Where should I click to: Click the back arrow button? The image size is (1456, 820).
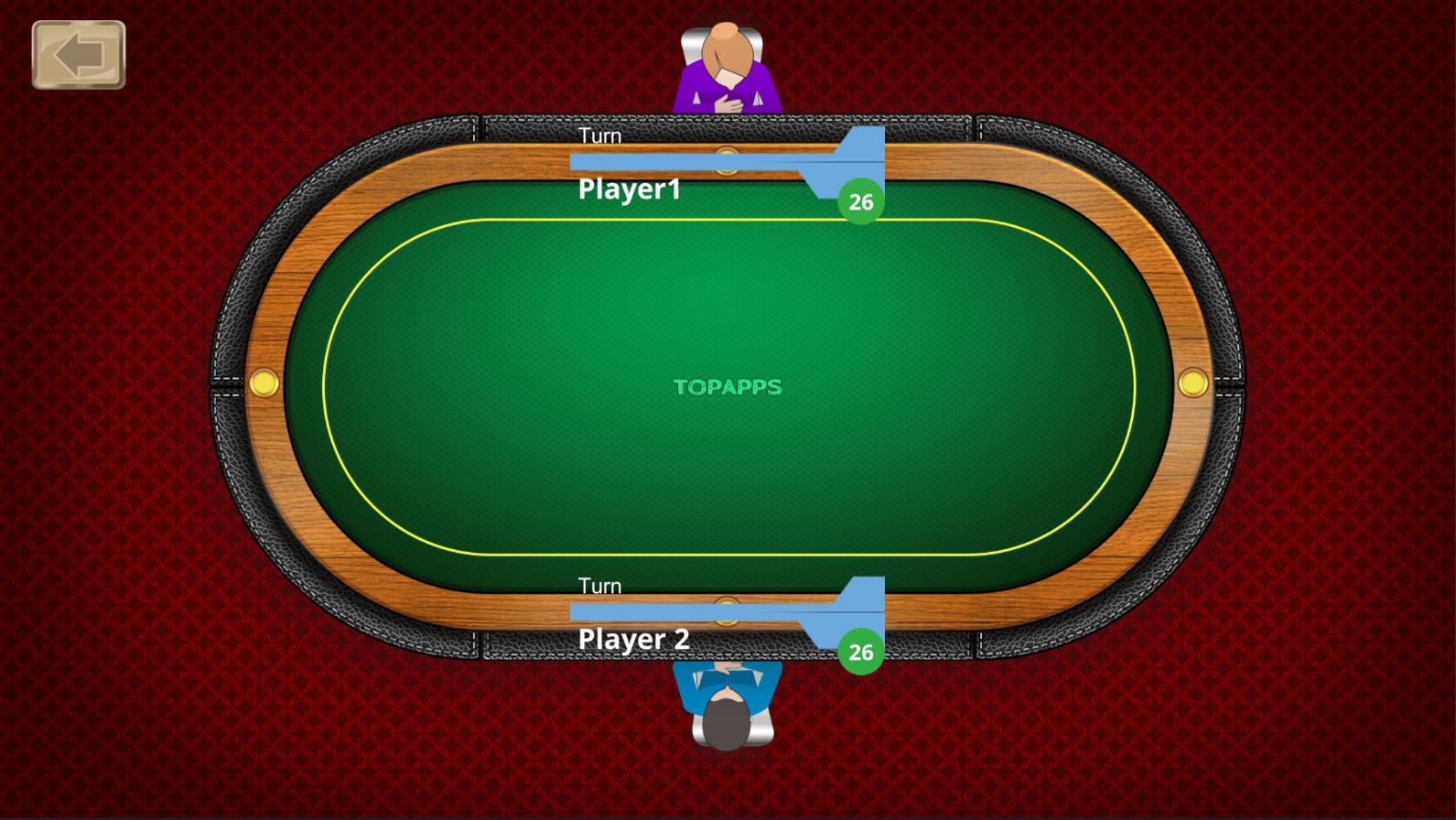[79, 53]
